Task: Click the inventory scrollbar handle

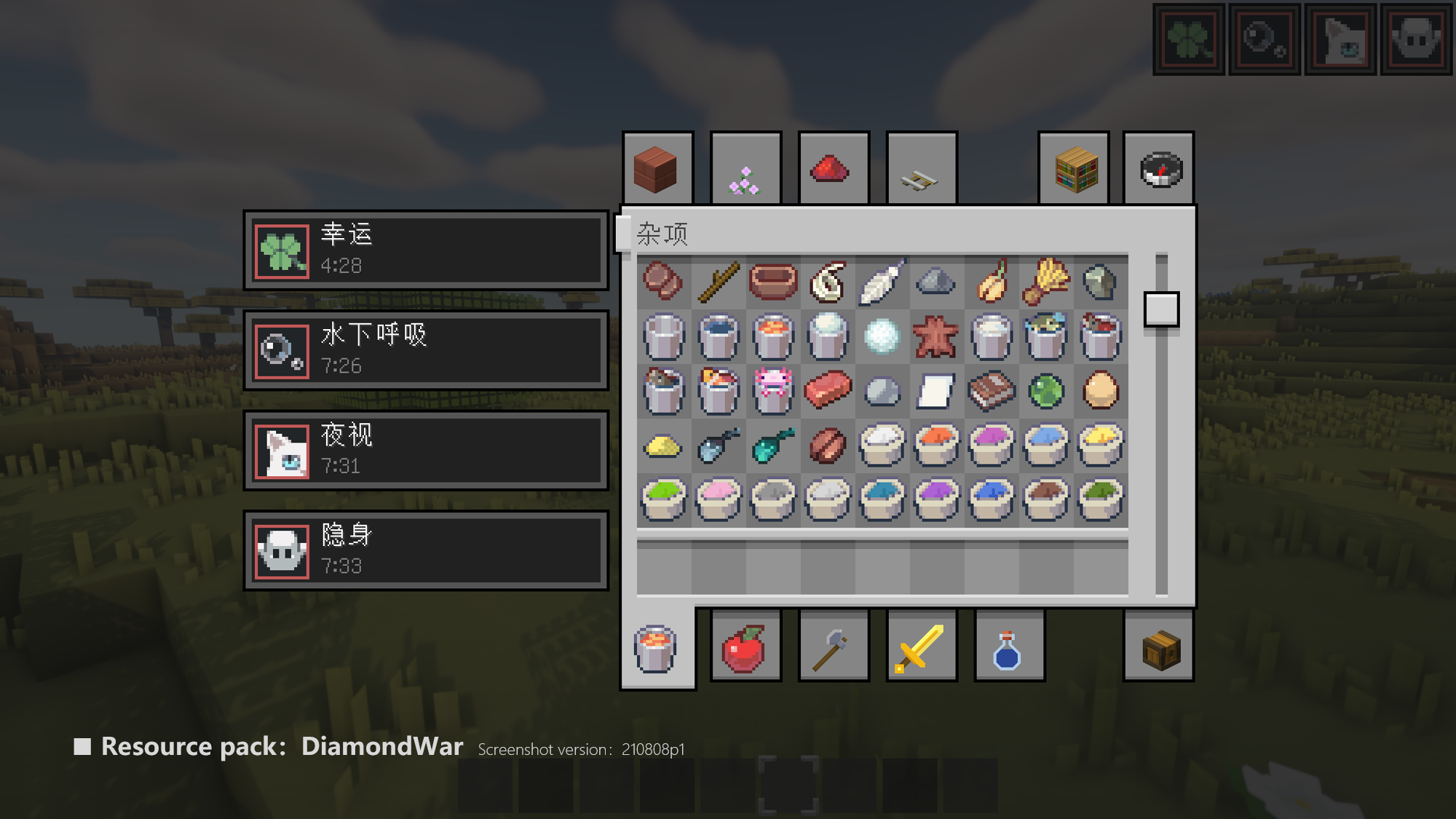Action: coord(1161,309)
